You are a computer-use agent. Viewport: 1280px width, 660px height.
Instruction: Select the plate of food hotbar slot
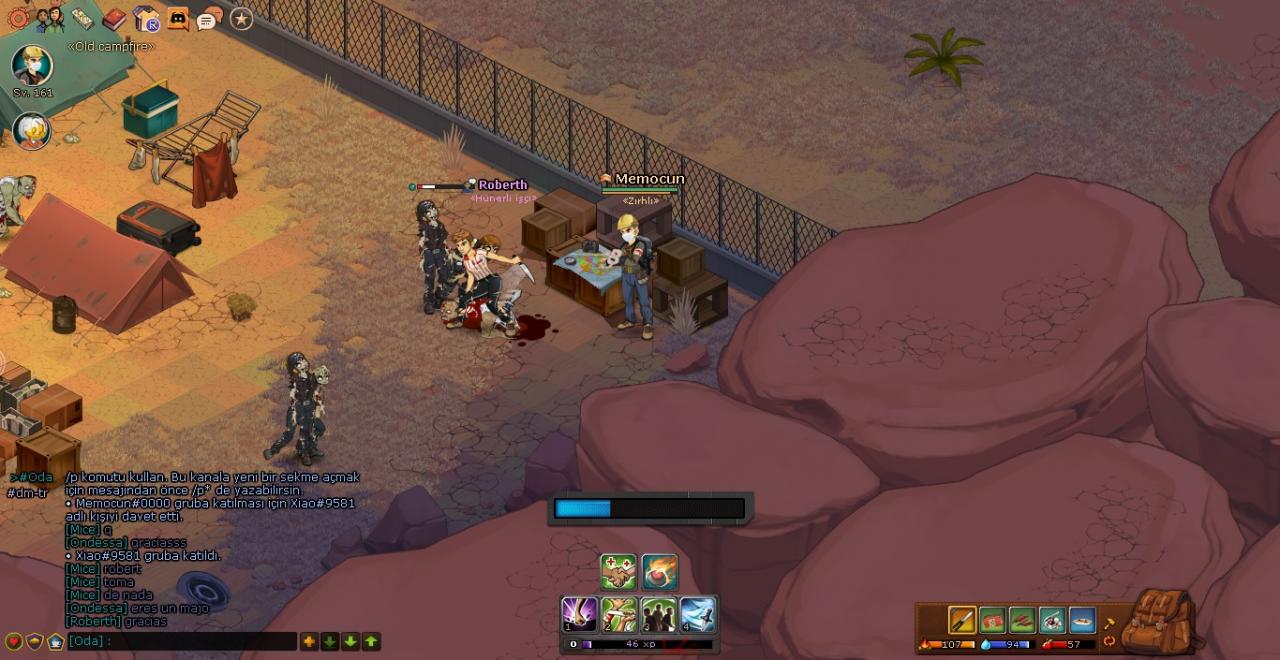click(x=1082, y=620)
